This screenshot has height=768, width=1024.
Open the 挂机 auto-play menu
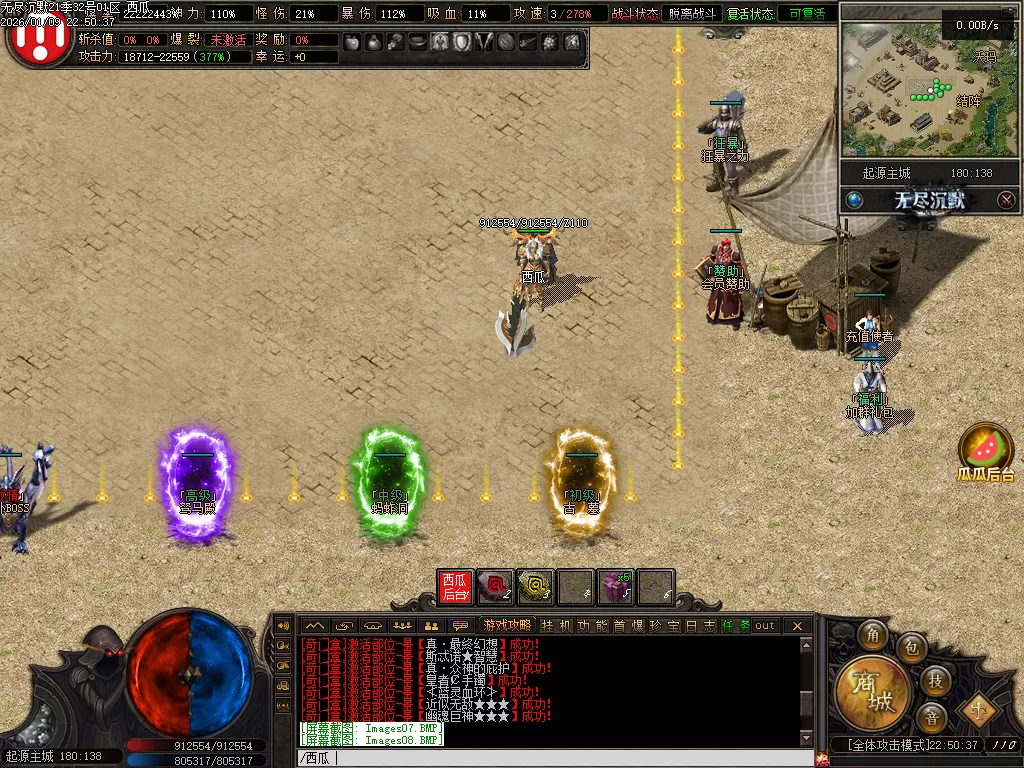click(x=553, y=625)
